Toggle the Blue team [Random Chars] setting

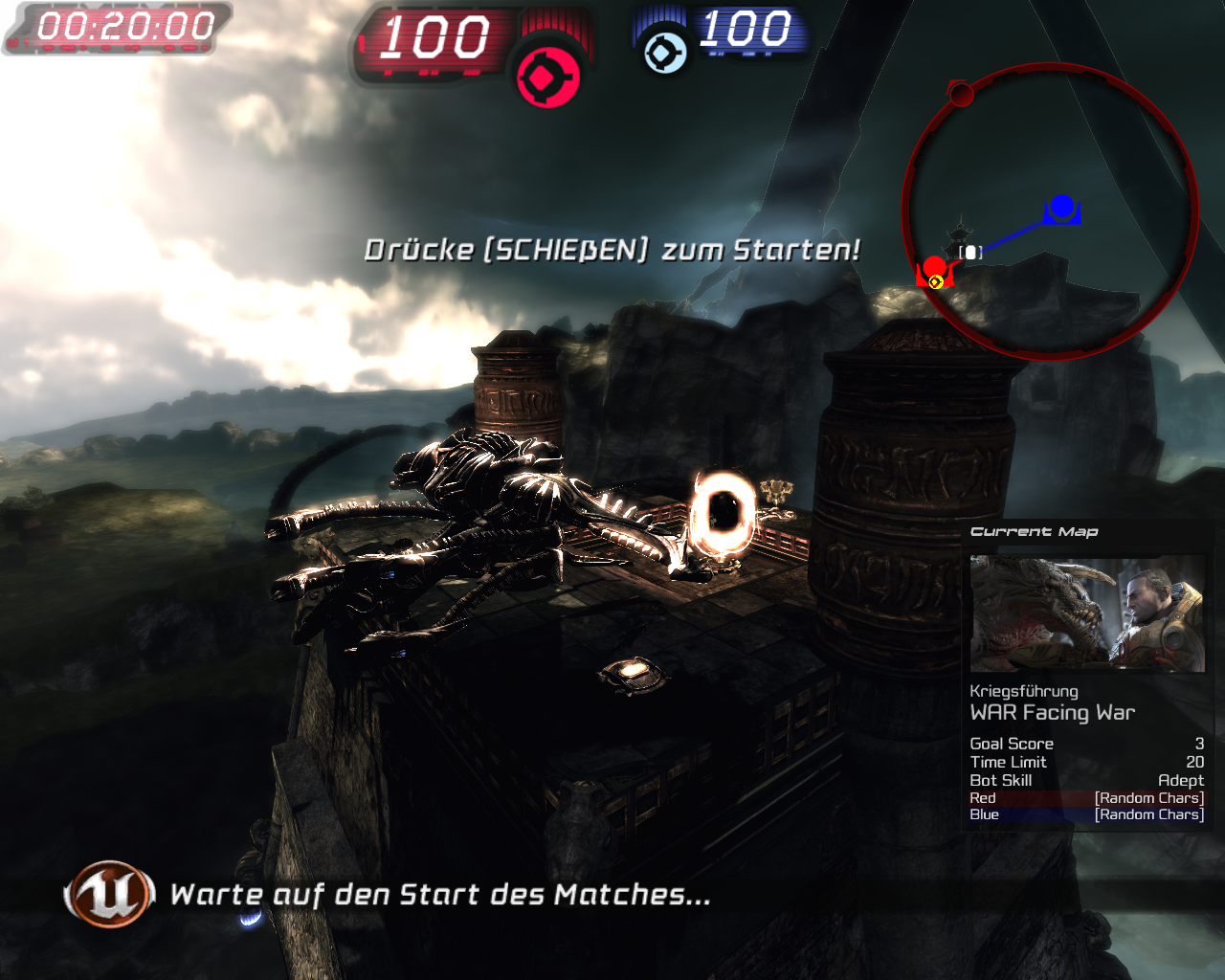point(1147,814)
